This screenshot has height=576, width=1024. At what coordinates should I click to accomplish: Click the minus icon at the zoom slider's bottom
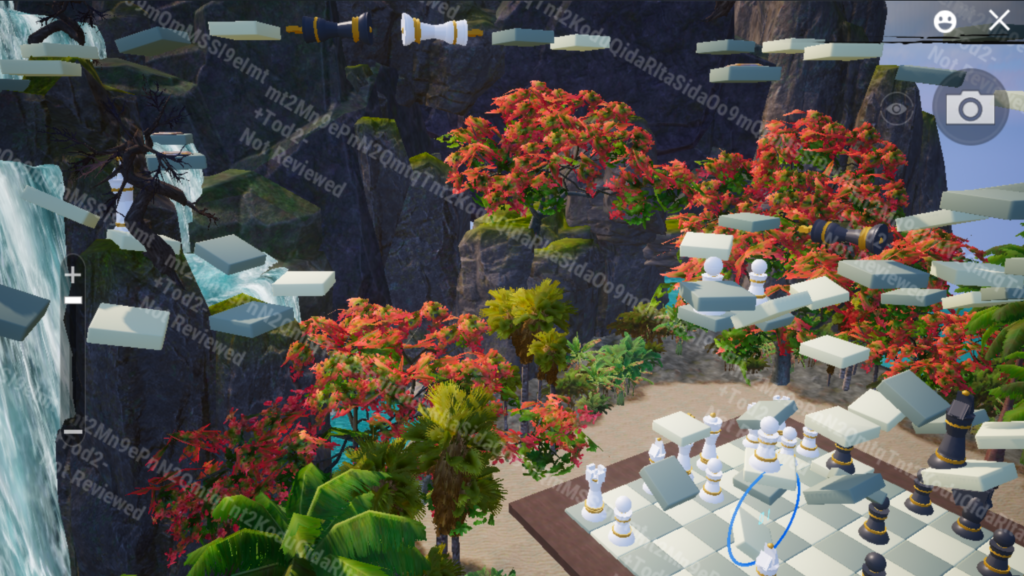[x=73, y=432]
